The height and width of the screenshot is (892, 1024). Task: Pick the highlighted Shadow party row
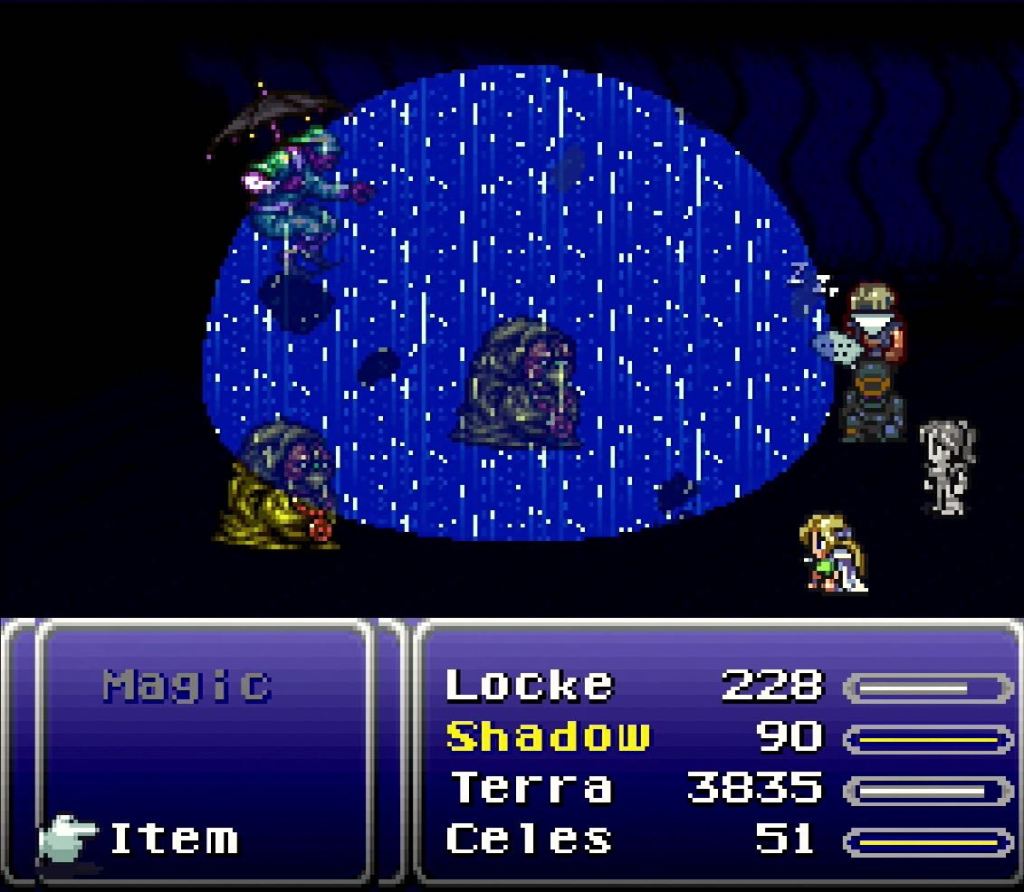coord(547,737)
